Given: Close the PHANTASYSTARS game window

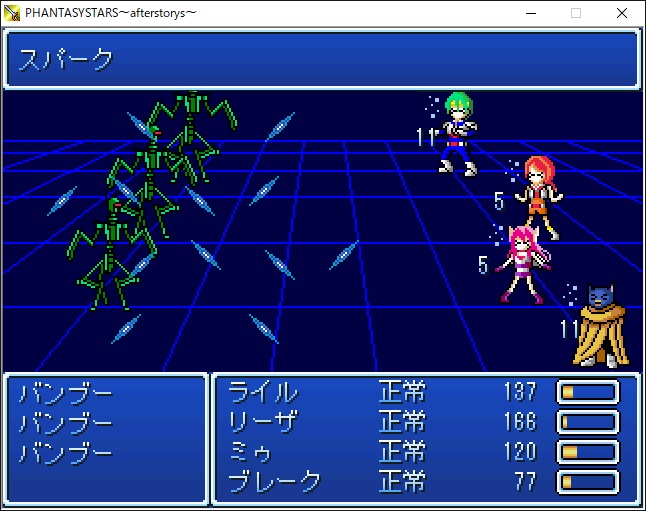Looking at the screenshot, I should click(622, 13).
